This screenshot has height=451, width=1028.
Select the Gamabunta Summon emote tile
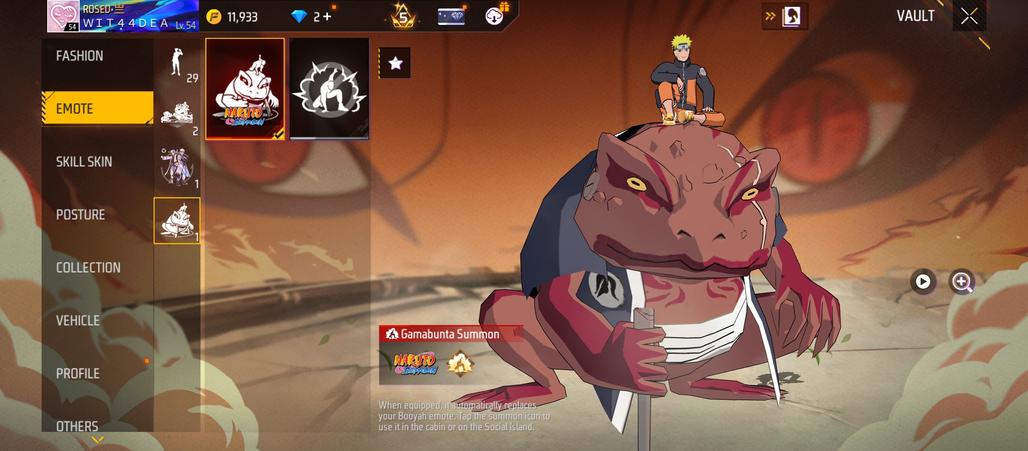point(245,89)
